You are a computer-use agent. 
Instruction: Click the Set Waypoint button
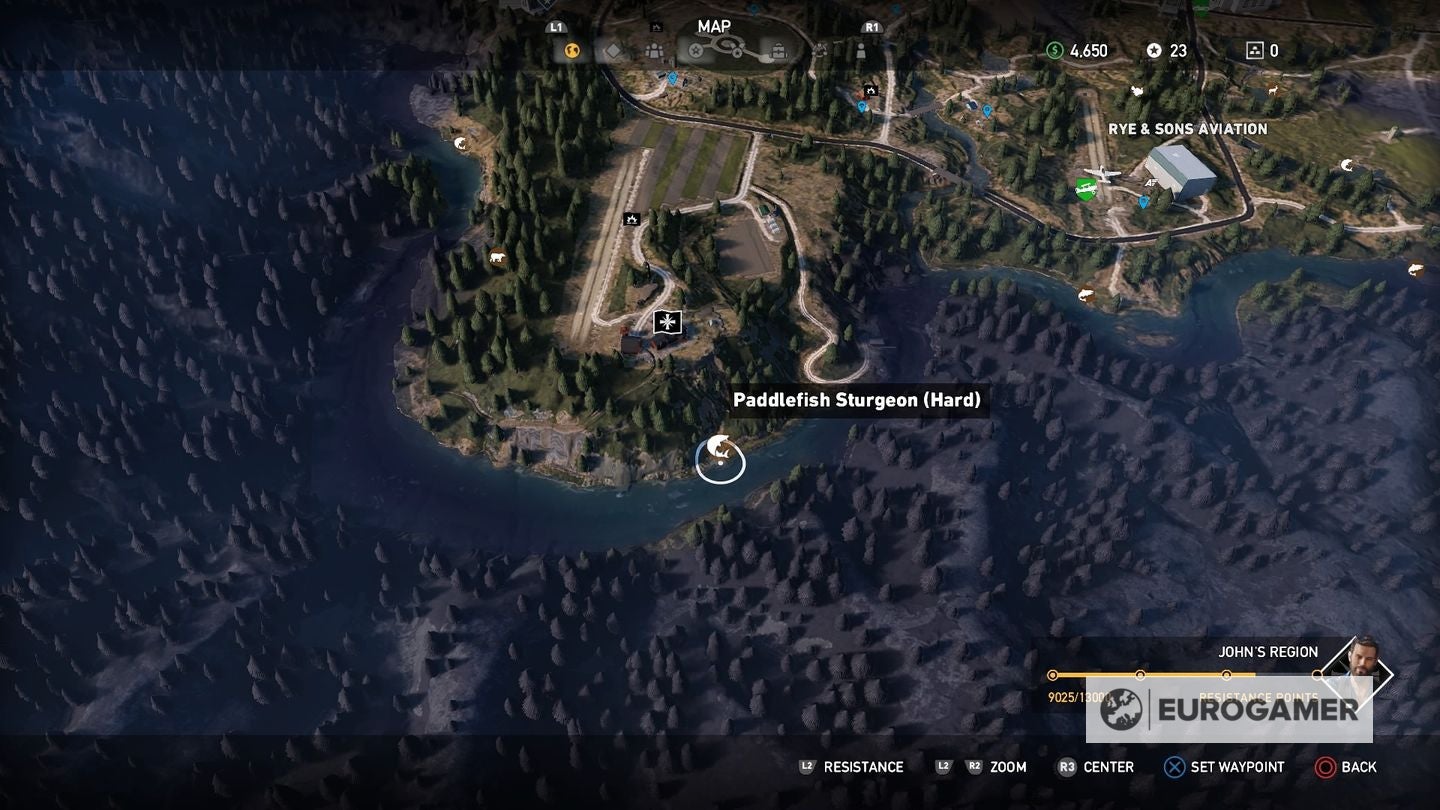1222,767
